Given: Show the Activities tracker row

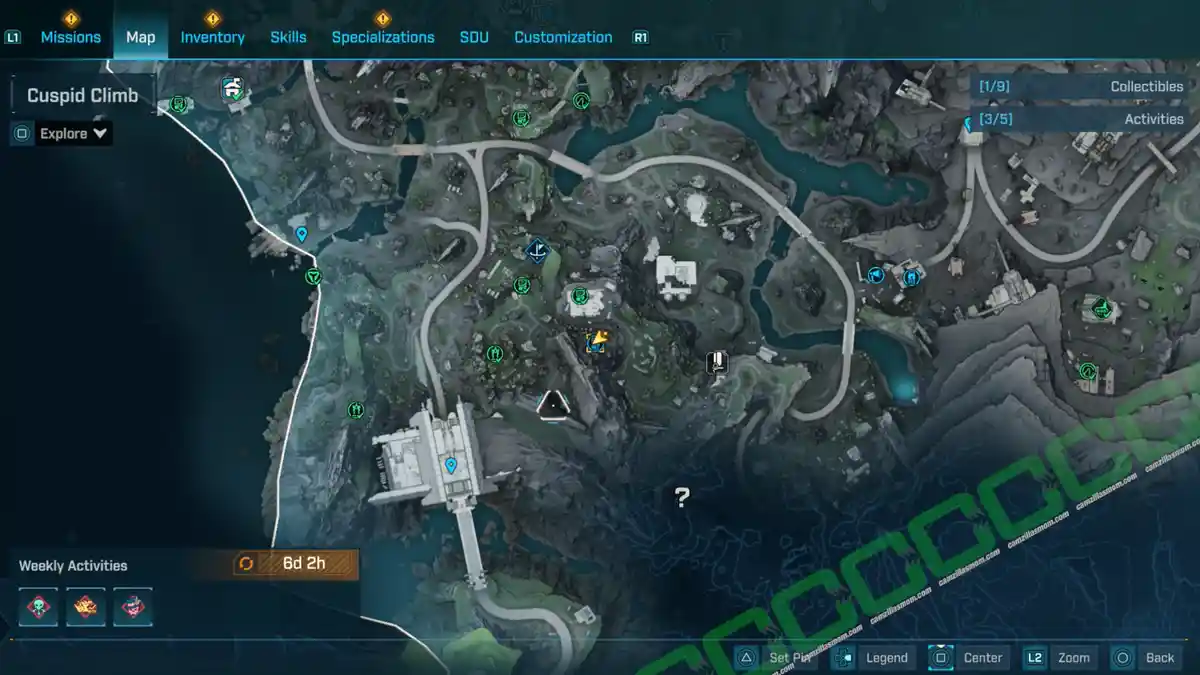Looking at the screenshot, I should coord(1080,119).
